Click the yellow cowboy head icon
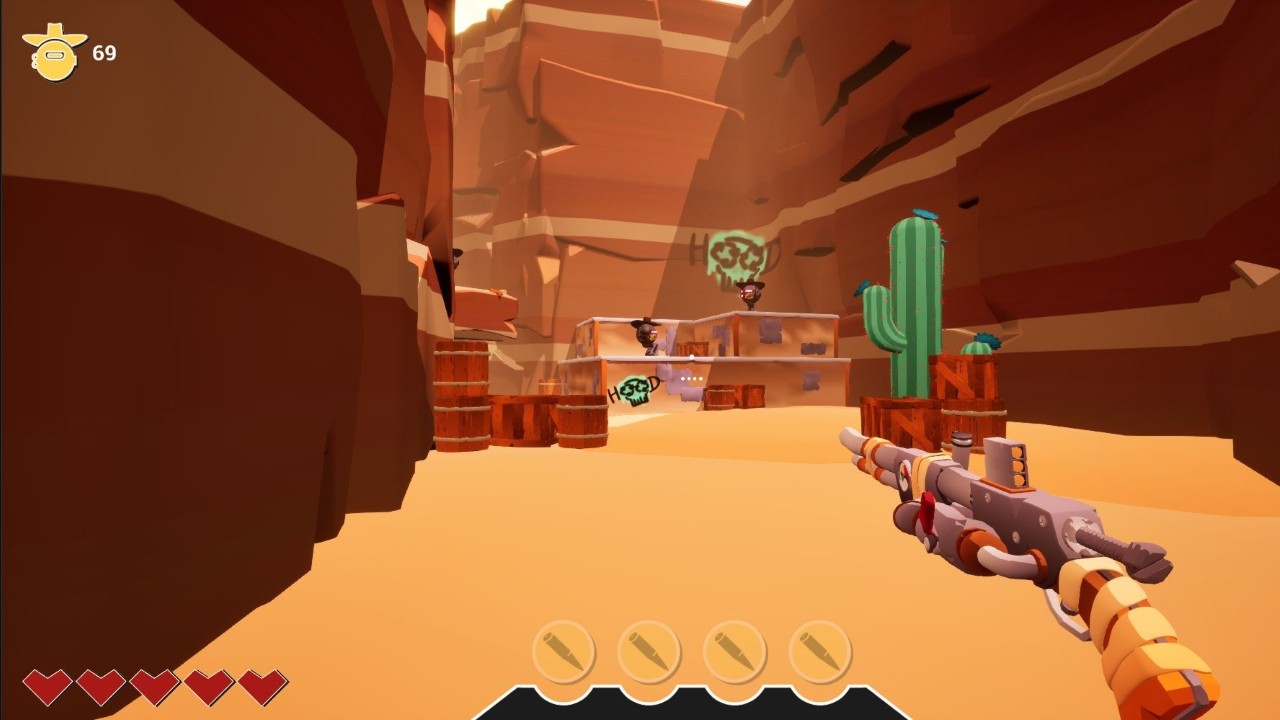 pyautogui.click(x=55, y=53)
